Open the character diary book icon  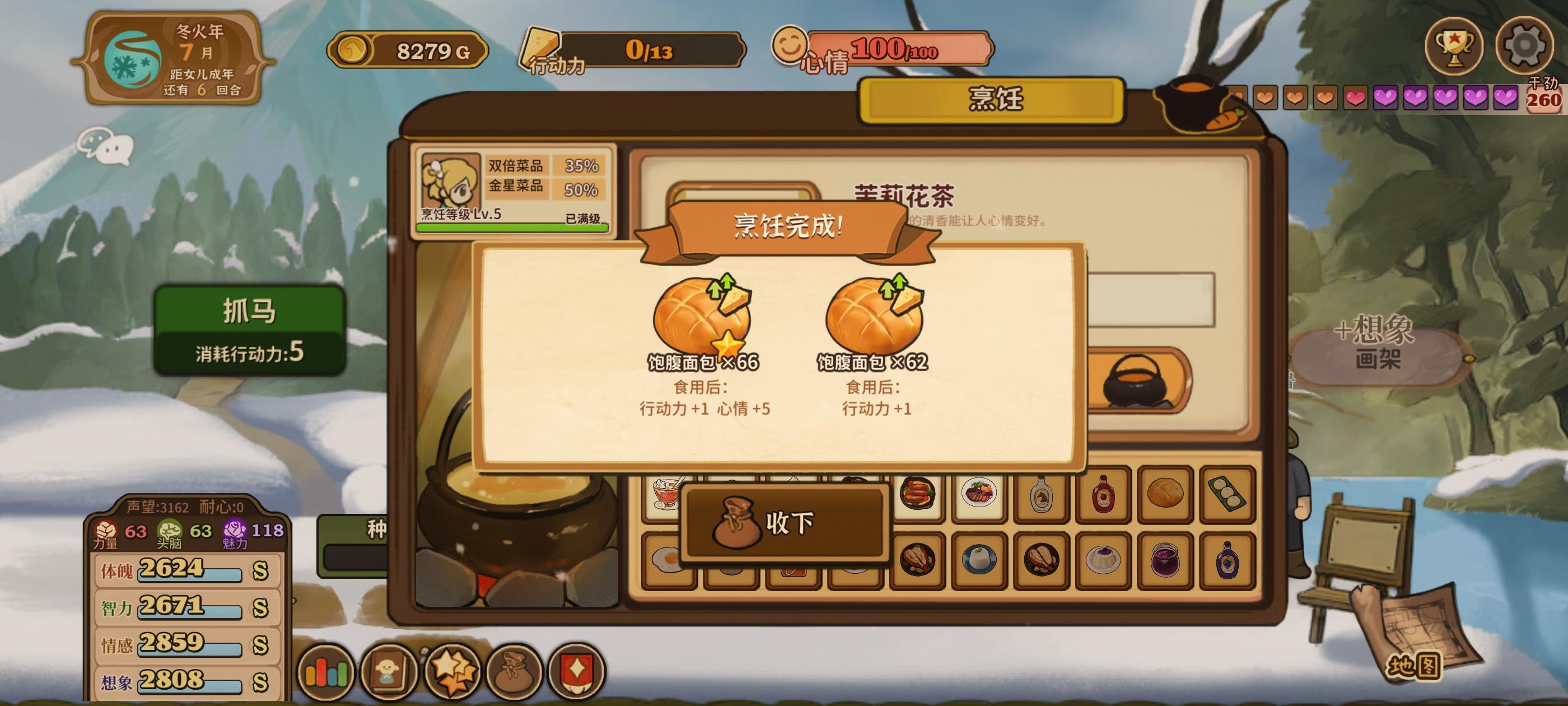point(390,672)
